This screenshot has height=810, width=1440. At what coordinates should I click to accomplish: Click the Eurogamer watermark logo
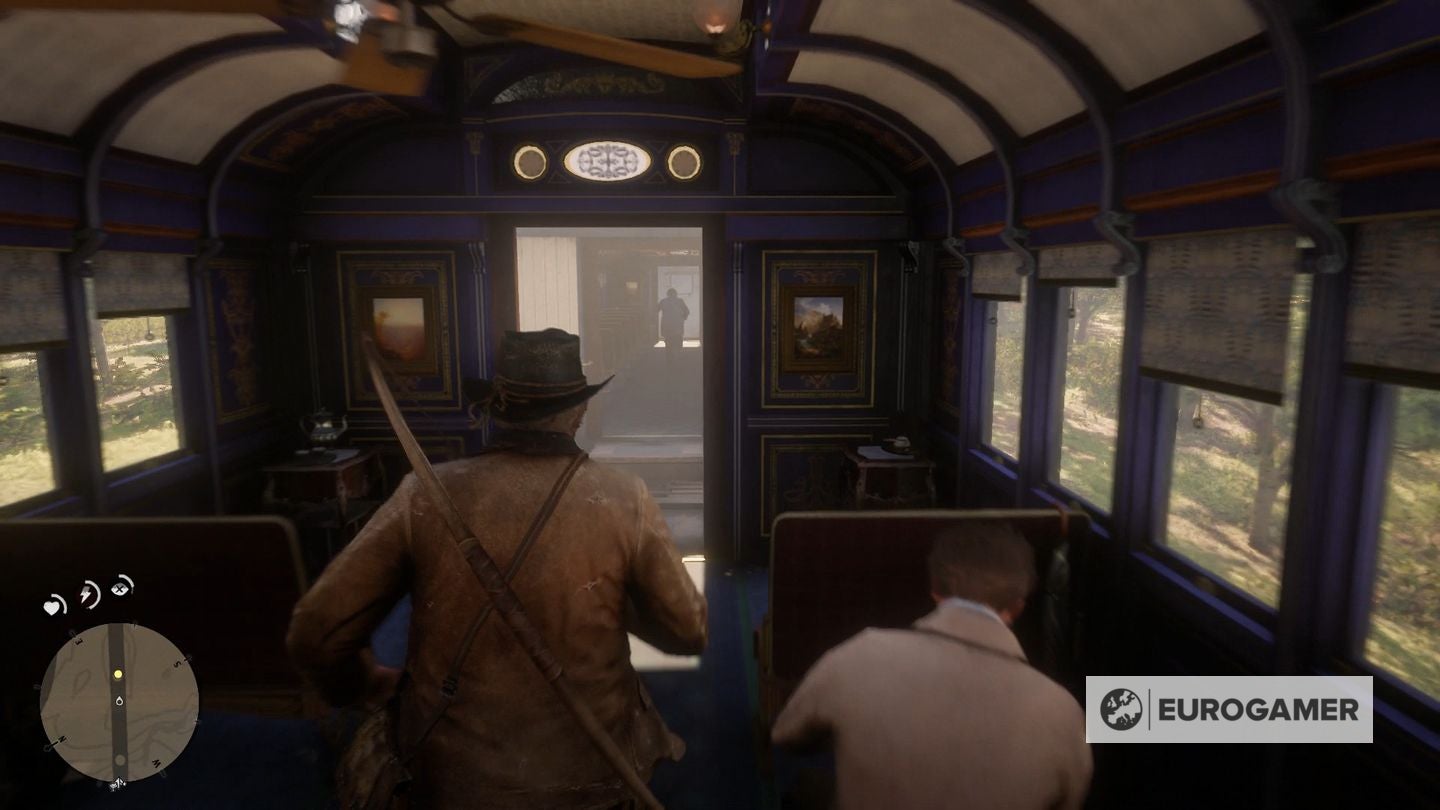(x=1228, y=709)
